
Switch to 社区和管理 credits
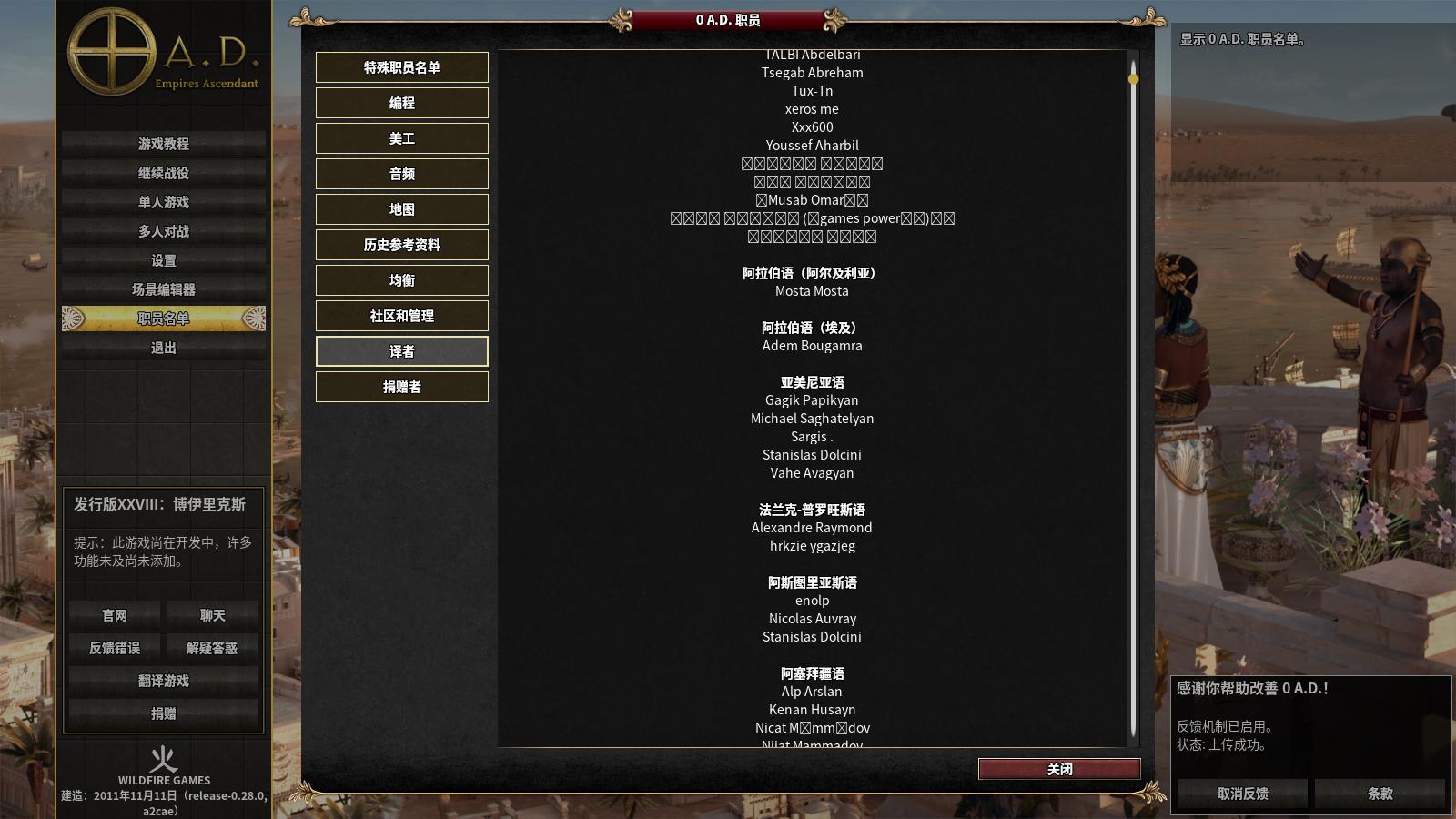pos(401,316)
